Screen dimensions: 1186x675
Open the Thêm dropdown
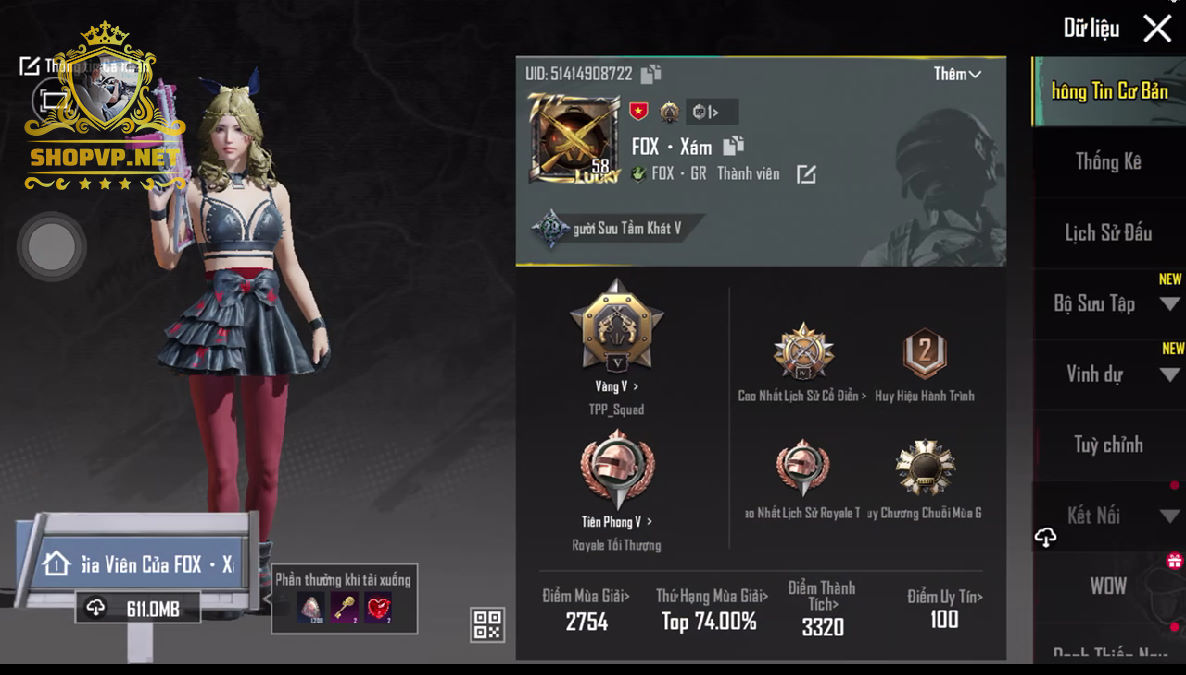(x=957, y=74)
